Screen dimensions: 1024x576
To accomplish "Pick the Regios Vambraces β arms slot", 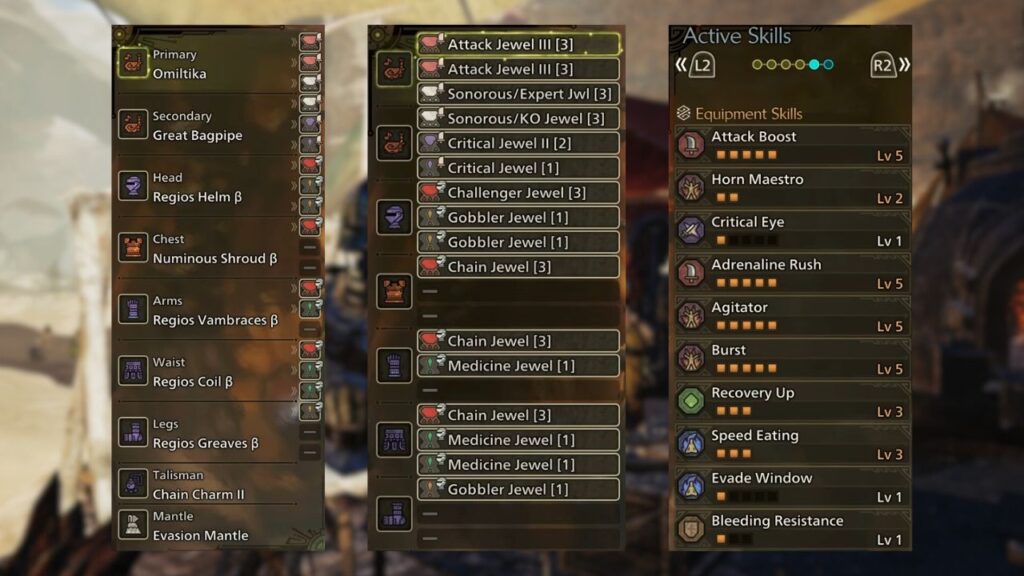I will click(x=205, y=311).
